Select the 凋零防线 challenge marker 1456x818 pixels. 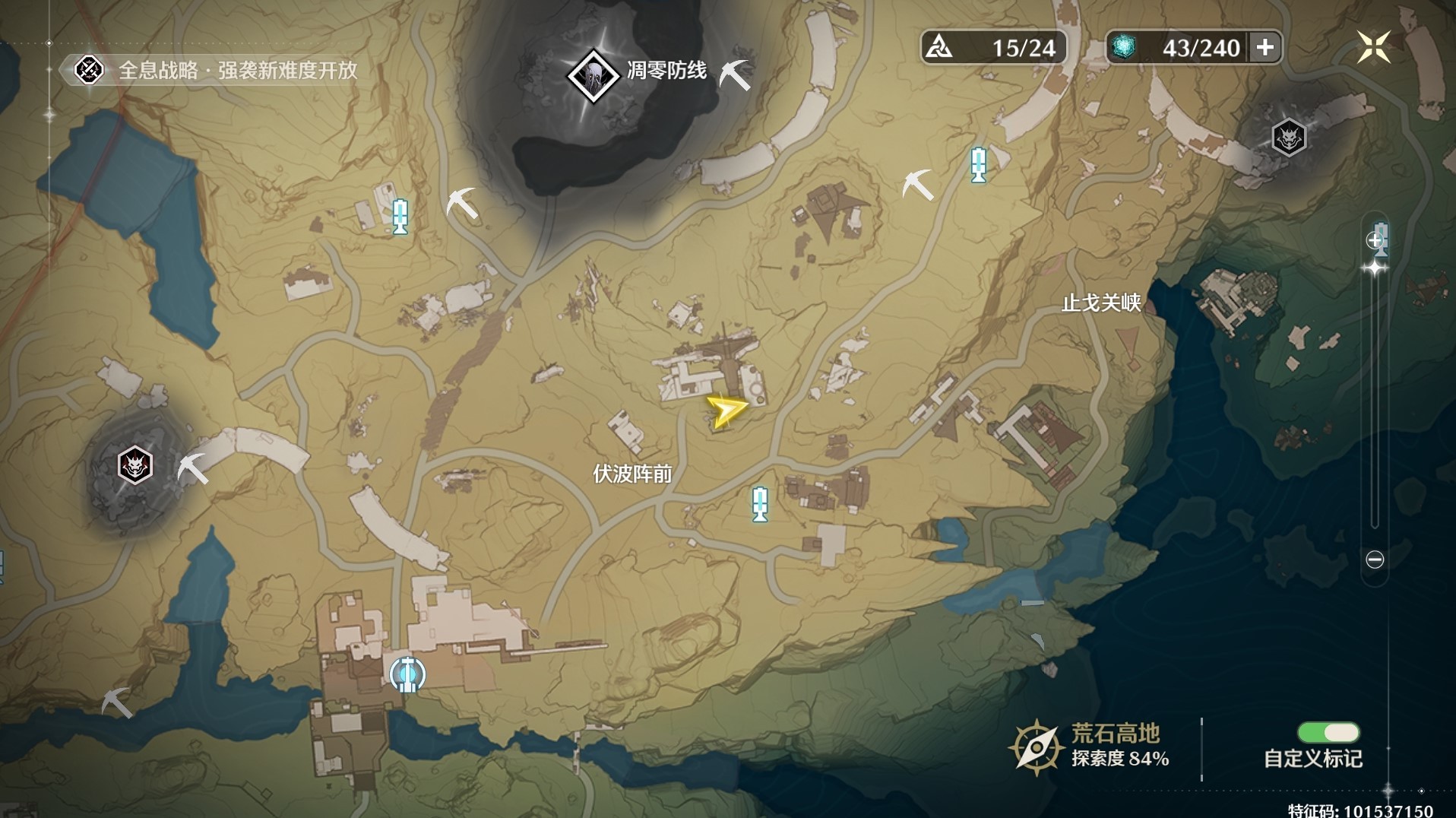(593, 75)
